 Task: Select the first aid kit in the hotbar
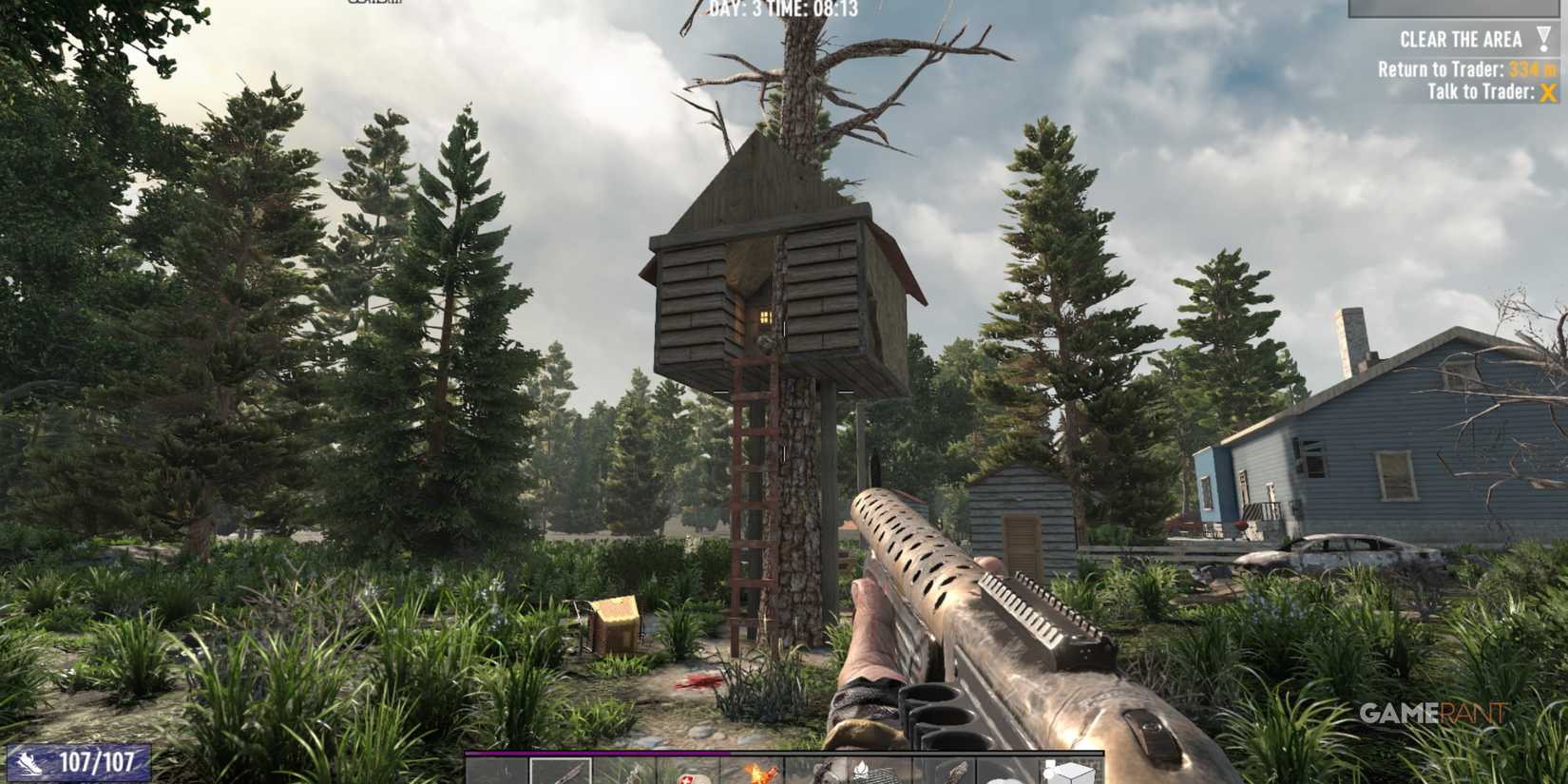[687, 770]
